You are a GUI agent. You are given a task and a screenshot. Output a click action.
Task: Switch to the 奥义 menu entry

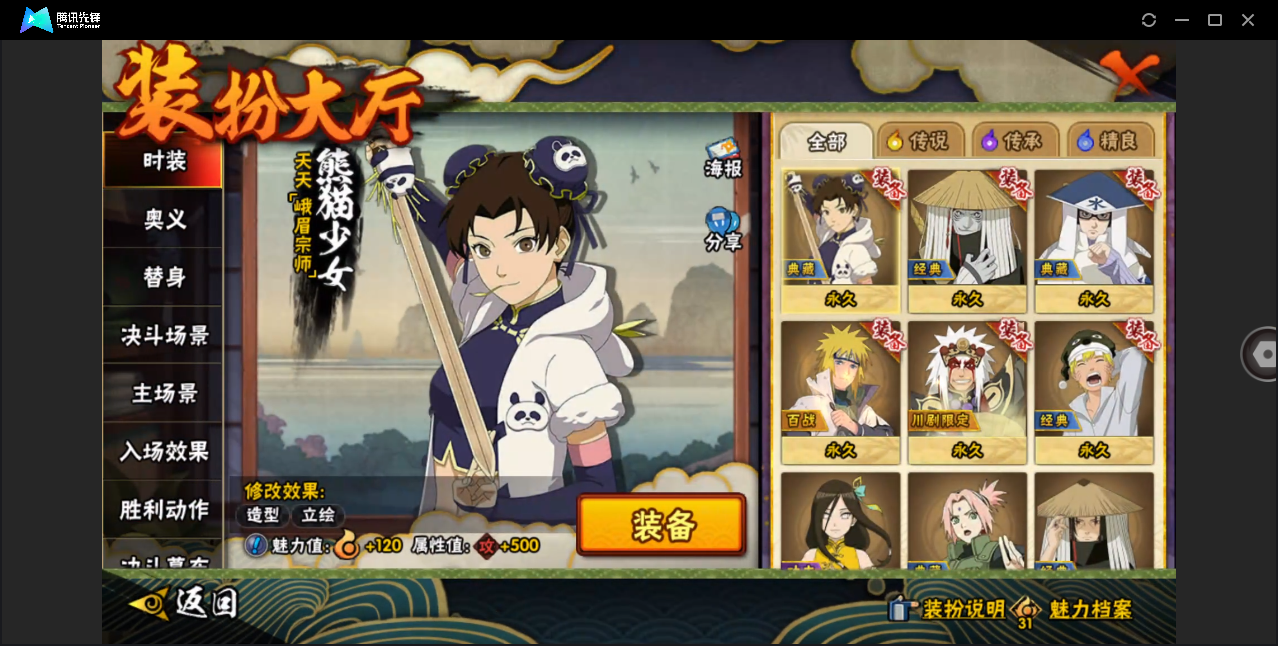pos(163,219)
